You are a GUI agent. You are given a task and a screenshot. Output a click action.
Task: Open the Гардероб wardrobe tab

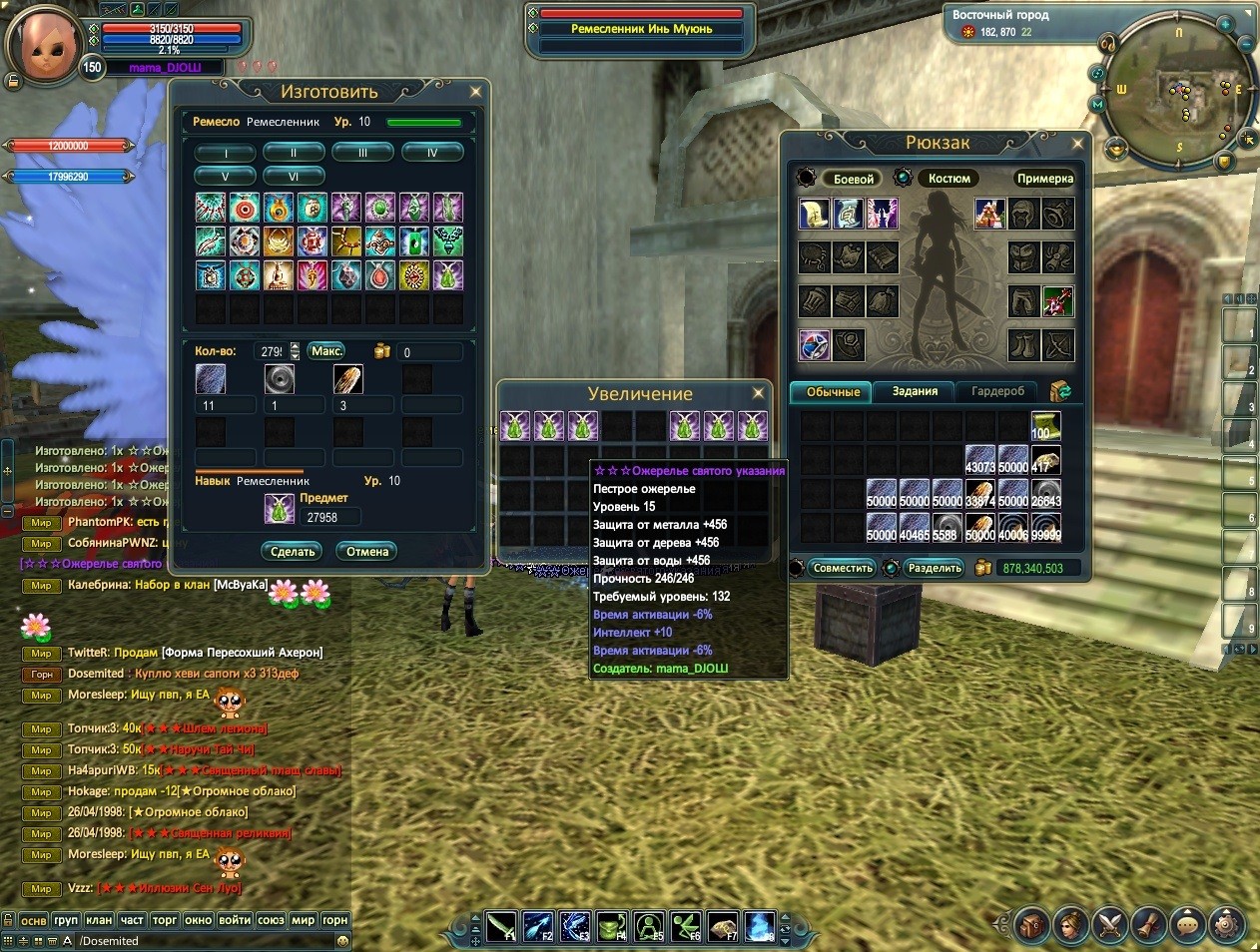[x=997, y=391]
